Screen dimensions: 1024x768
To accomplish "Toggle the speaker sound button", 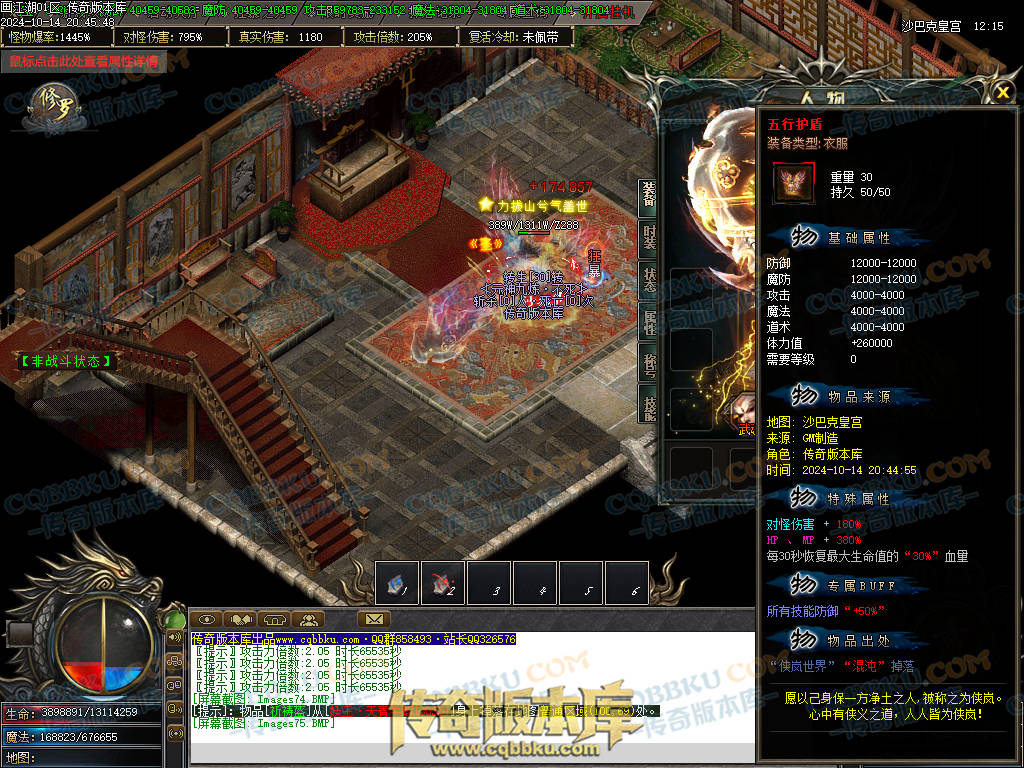I will coord(175,637).
